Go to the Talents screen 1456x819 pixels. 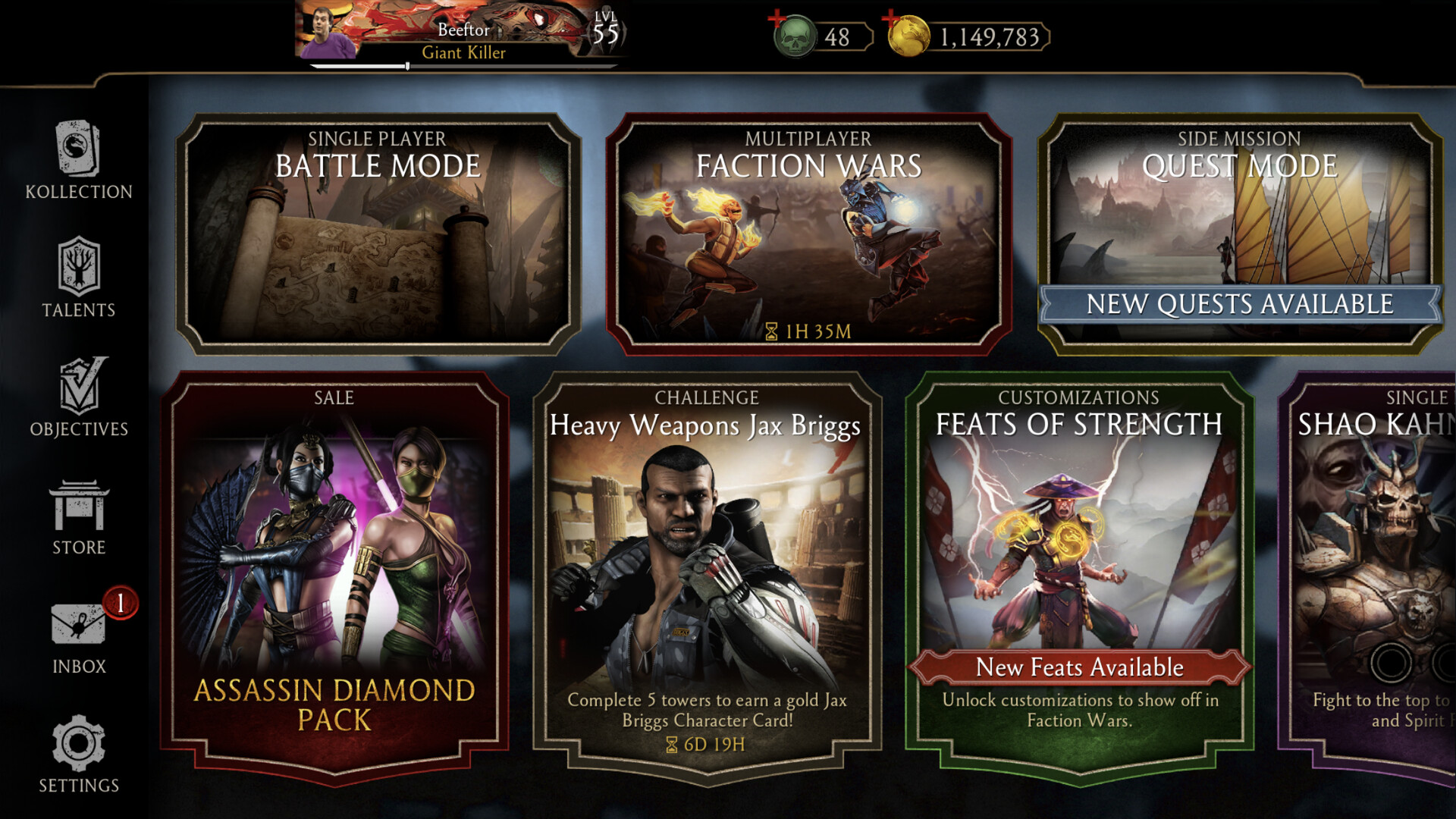click(78, 278)
